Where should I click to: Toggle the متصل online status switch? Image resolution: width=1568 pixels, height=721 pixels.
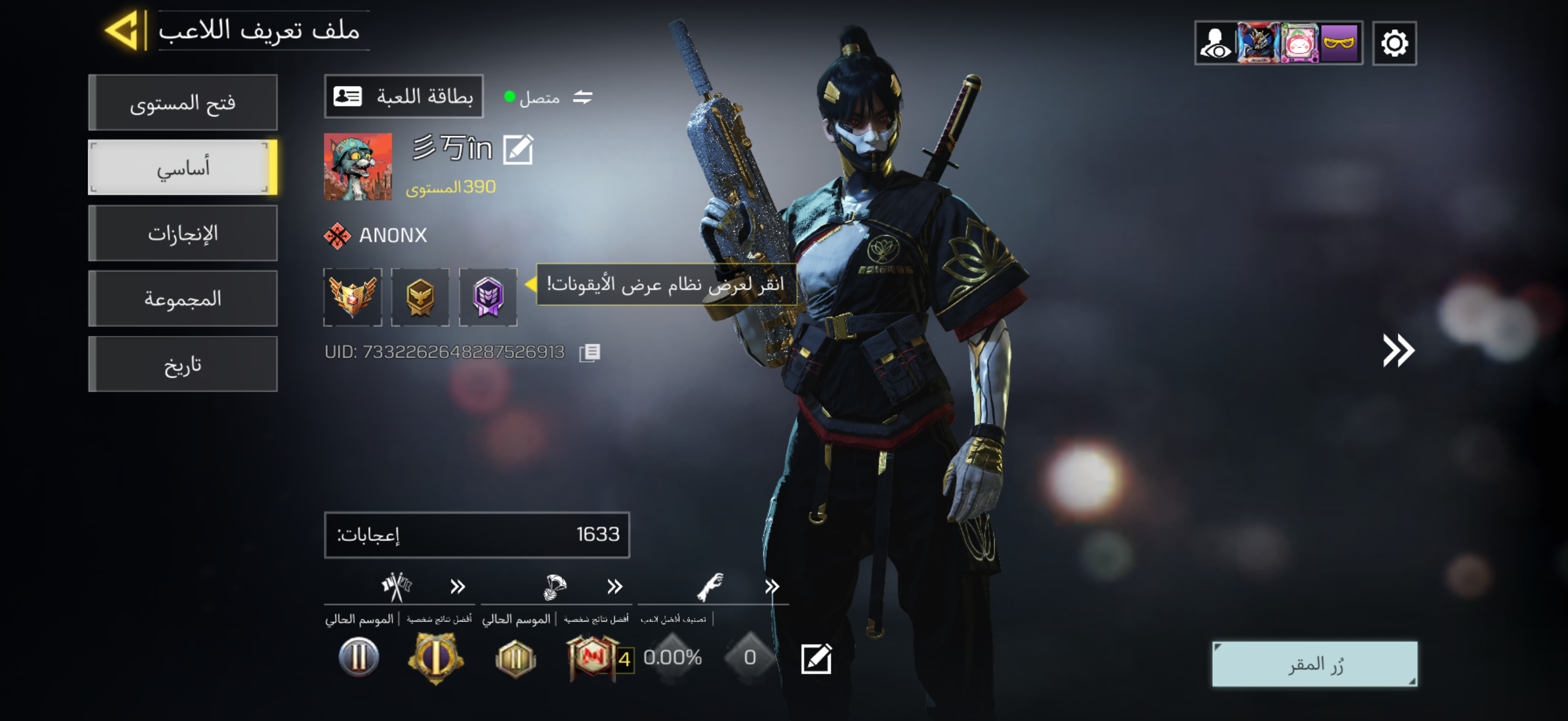pos(582,97)
